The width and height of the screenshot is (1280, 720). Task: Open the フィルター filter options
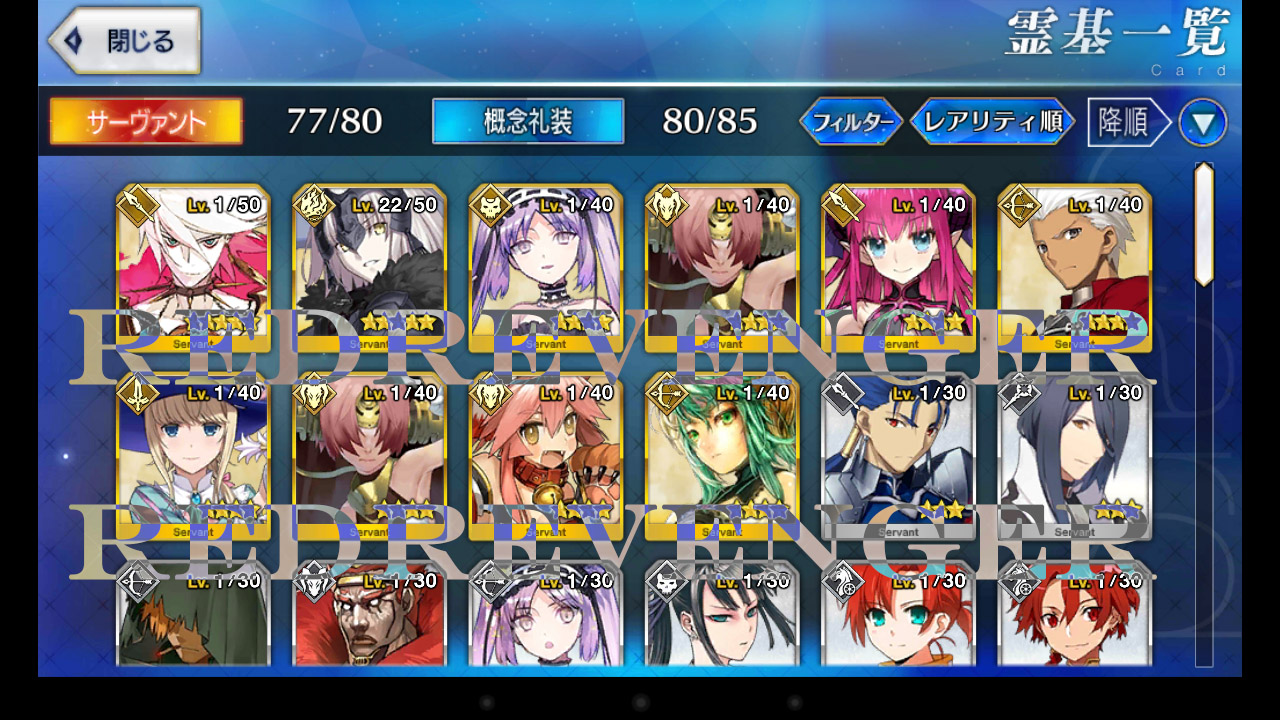tap(851, 122)
